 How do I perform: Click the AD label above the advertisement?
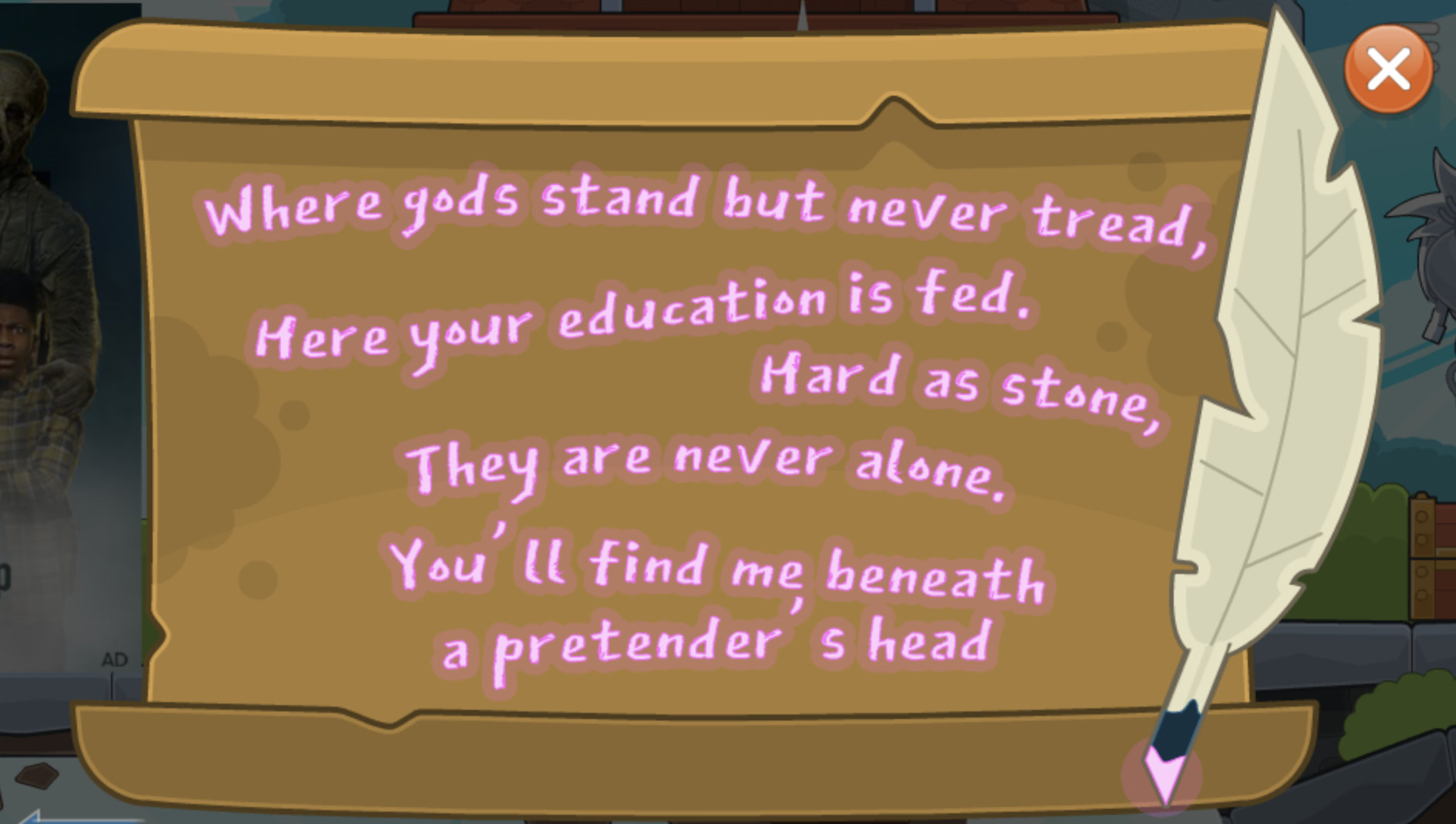[x=113, y=660]
